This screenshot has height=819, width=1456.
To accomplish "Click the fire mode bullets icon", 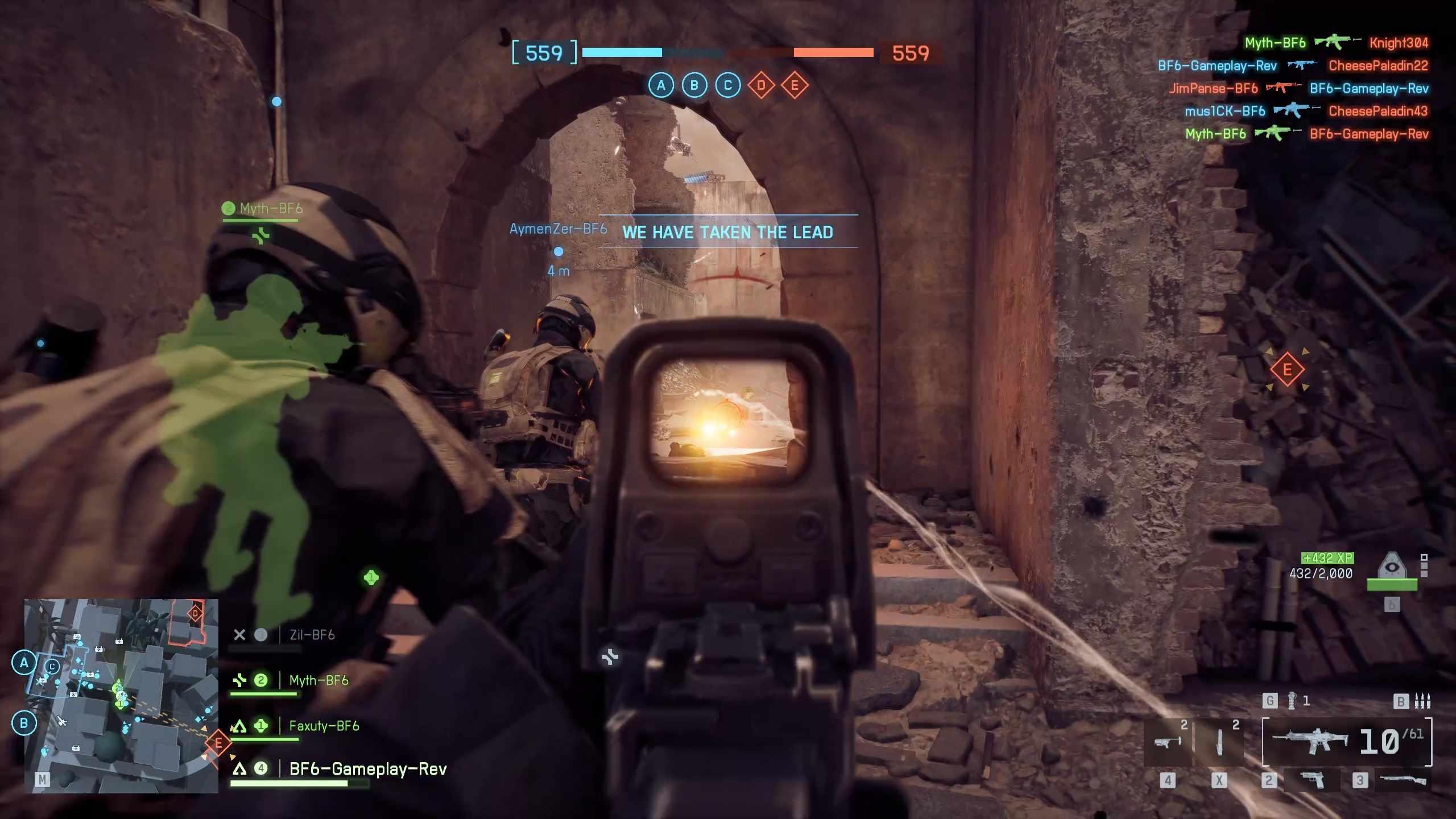I will [x=1422, y=701].
